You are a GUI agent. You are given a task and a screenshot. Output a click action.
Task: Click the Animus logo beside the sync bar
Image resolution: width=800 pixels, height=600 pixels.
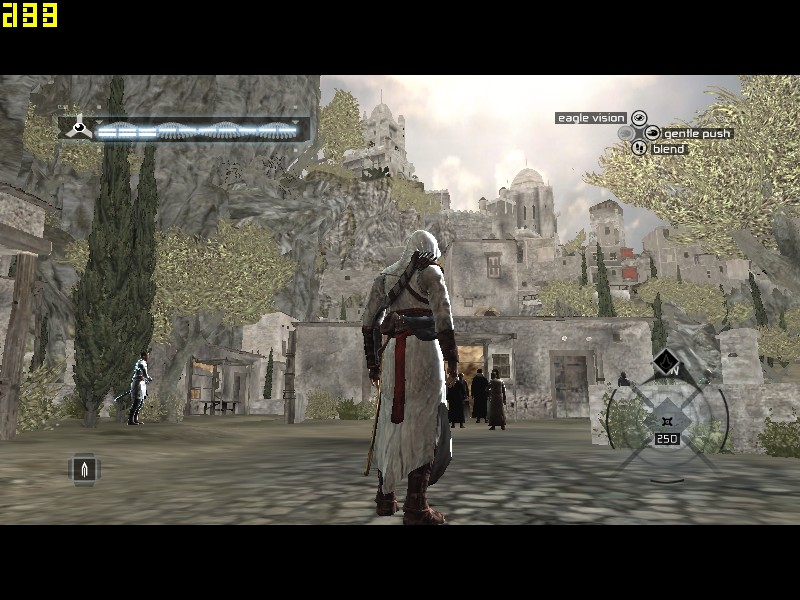(x=77, y=129)
